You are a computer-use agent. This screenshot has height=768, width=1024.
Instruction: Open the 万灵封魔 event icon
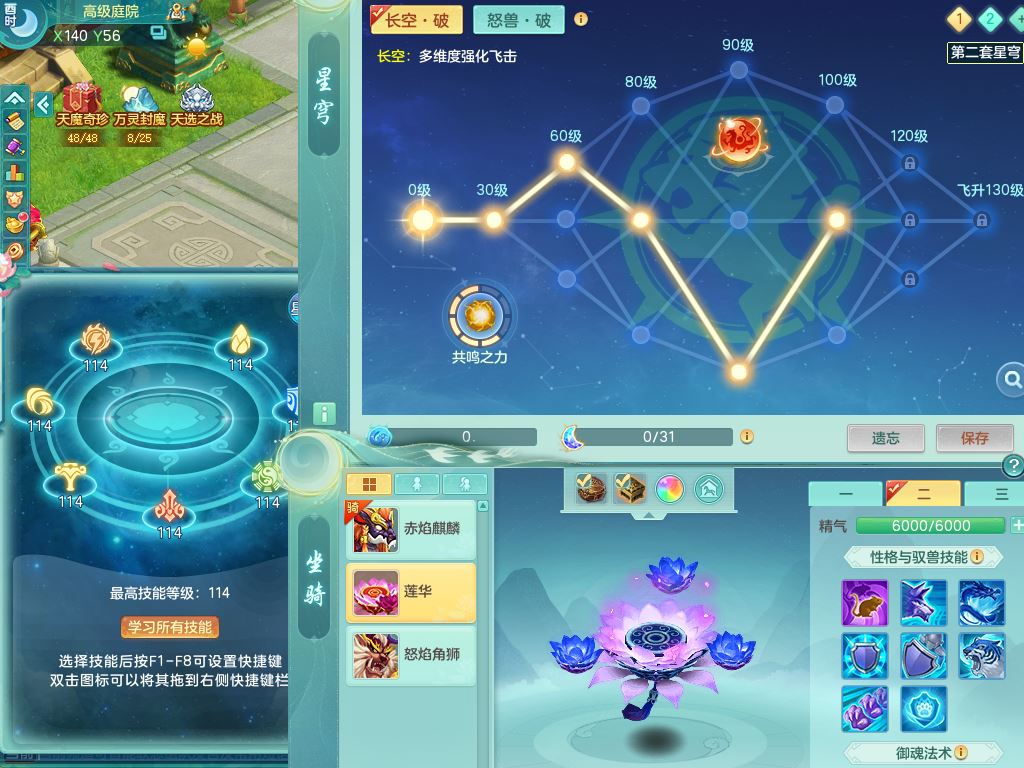point(139,103)
